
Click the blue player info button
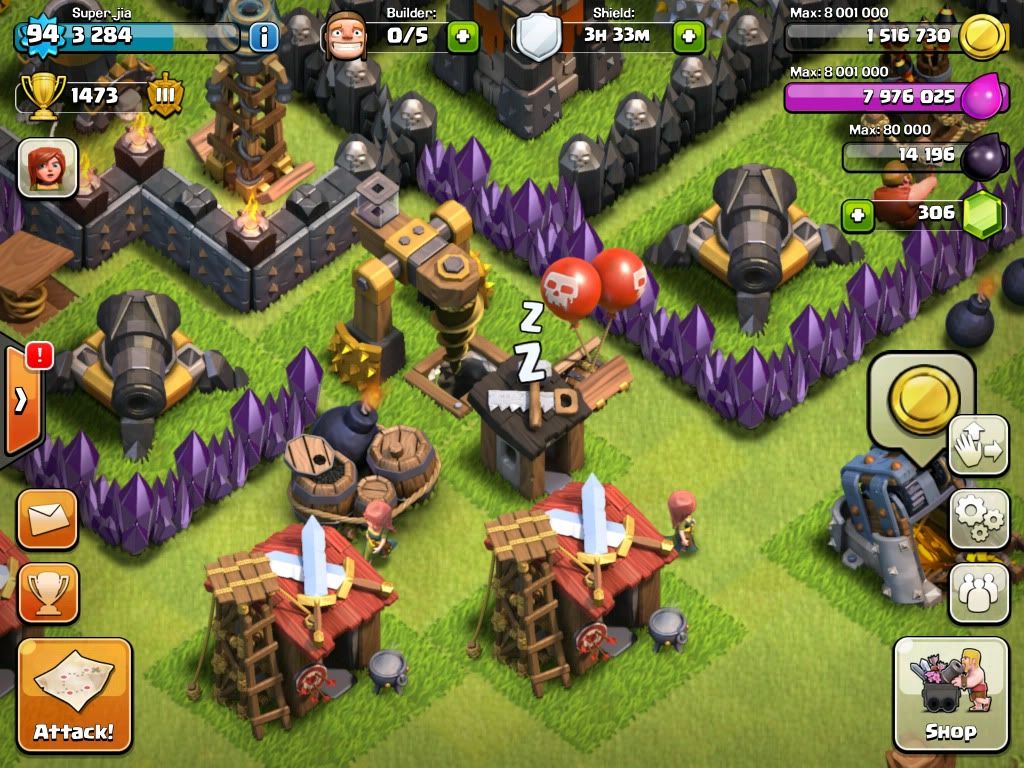tap(263, 38)
